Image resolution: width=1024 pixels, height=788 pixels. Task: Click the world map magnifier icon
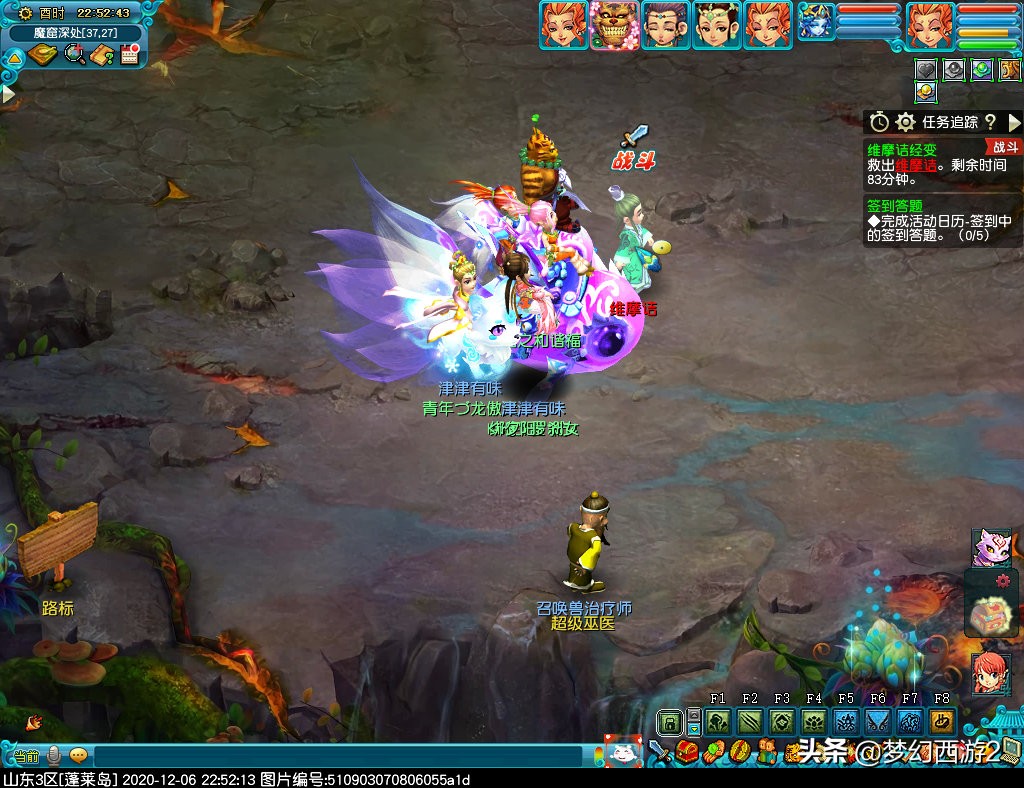click(74, 54)
